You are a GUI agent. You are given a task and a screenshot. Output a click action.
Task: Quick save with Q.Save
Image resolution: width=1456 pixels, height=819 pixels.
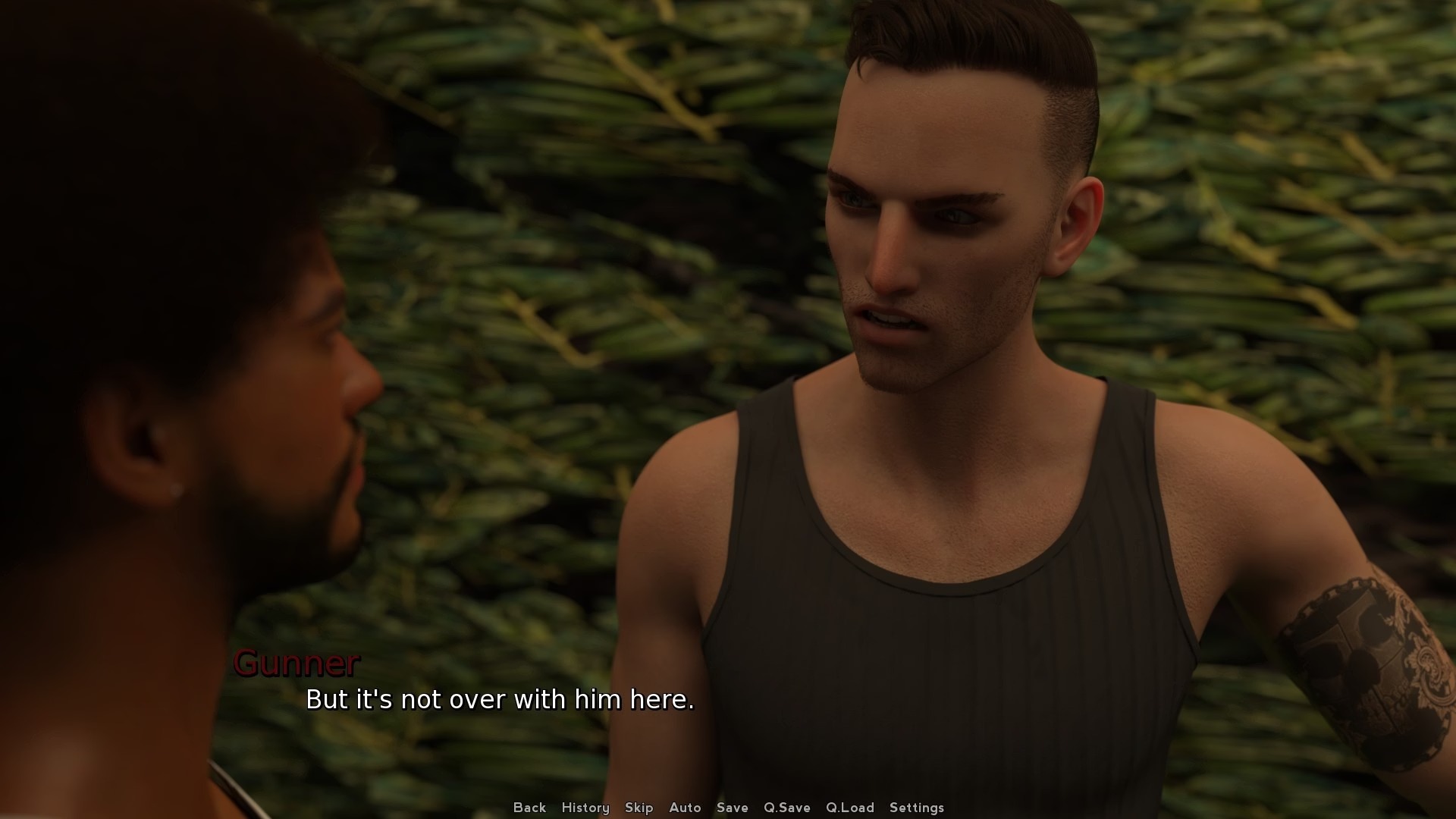[x=786, y=808]
